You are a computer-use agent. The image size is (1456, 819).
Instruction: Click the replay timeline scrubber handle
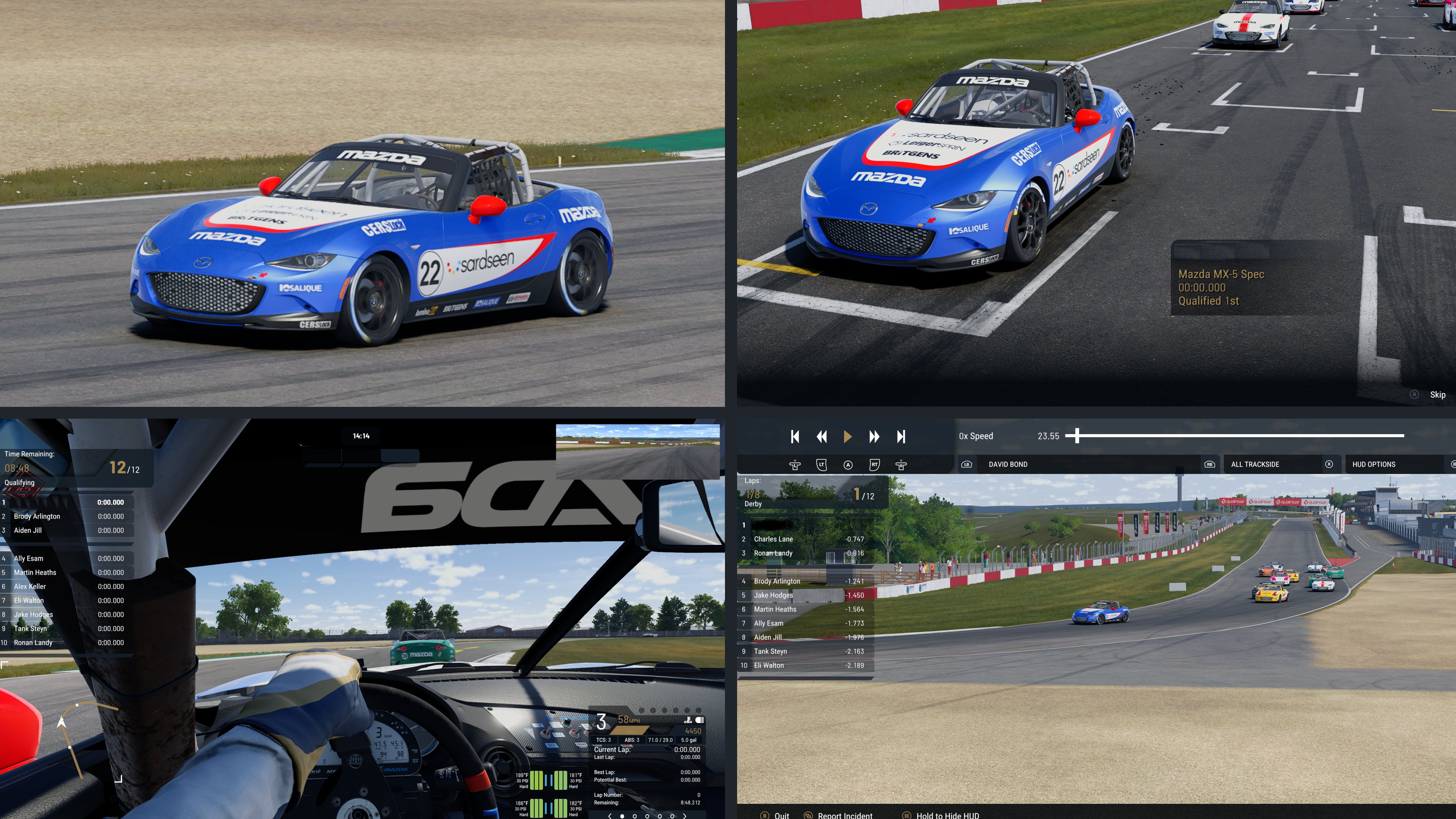coord(1077,436)
